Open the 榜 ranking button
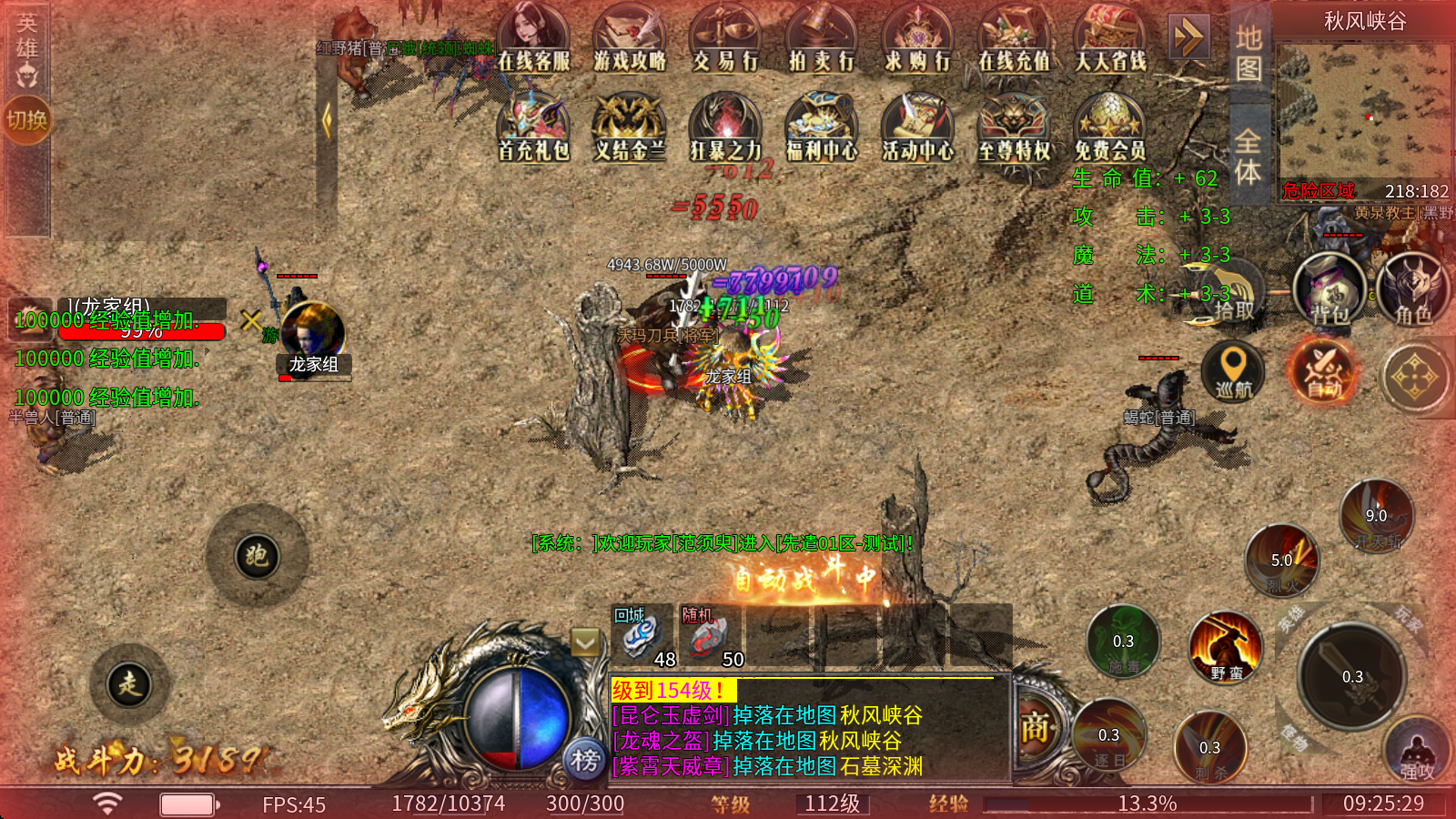Screen dimensions: 1456x819 coord(585,759)
